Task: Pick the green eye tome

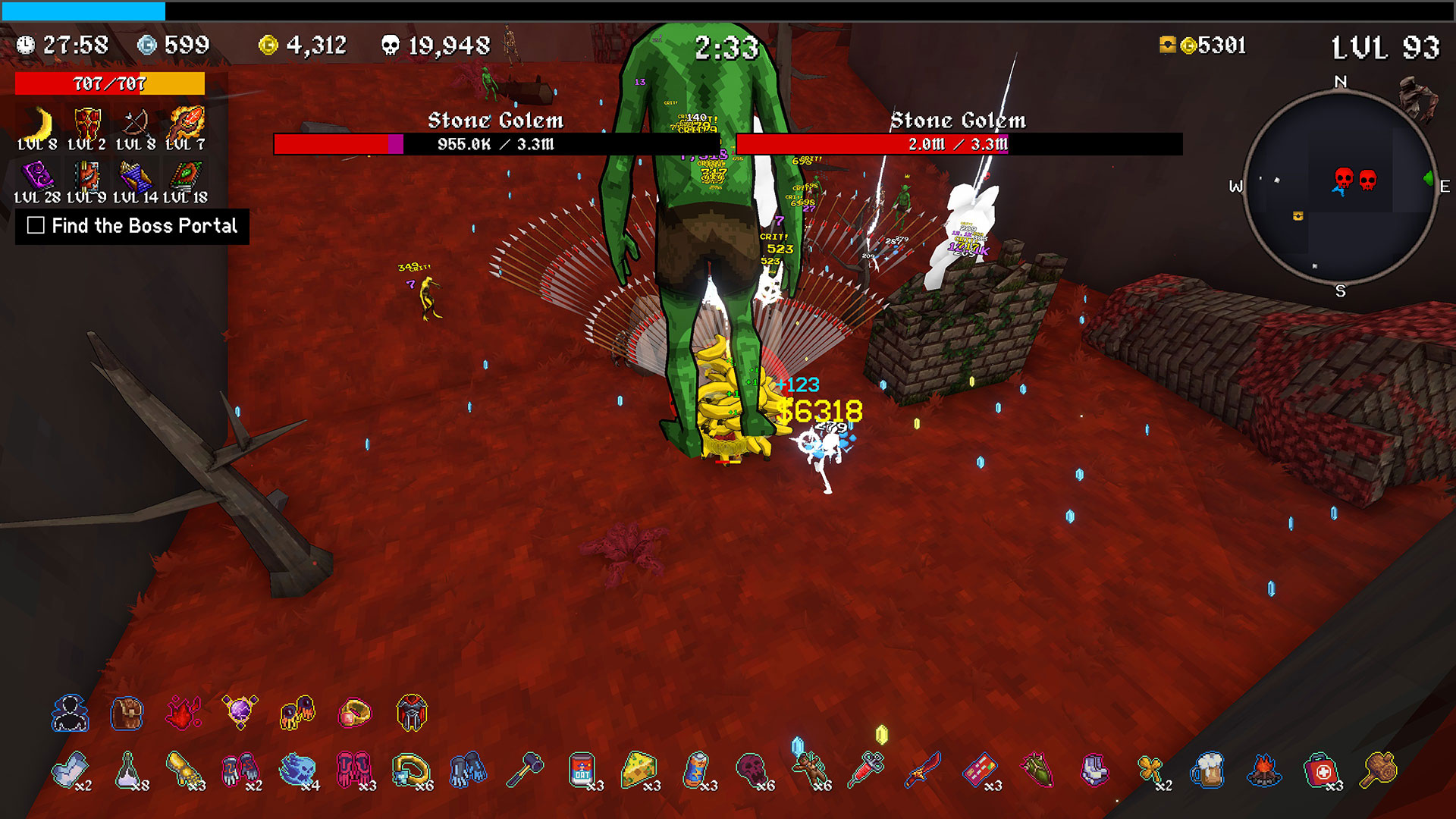Action: pos(184,177)
